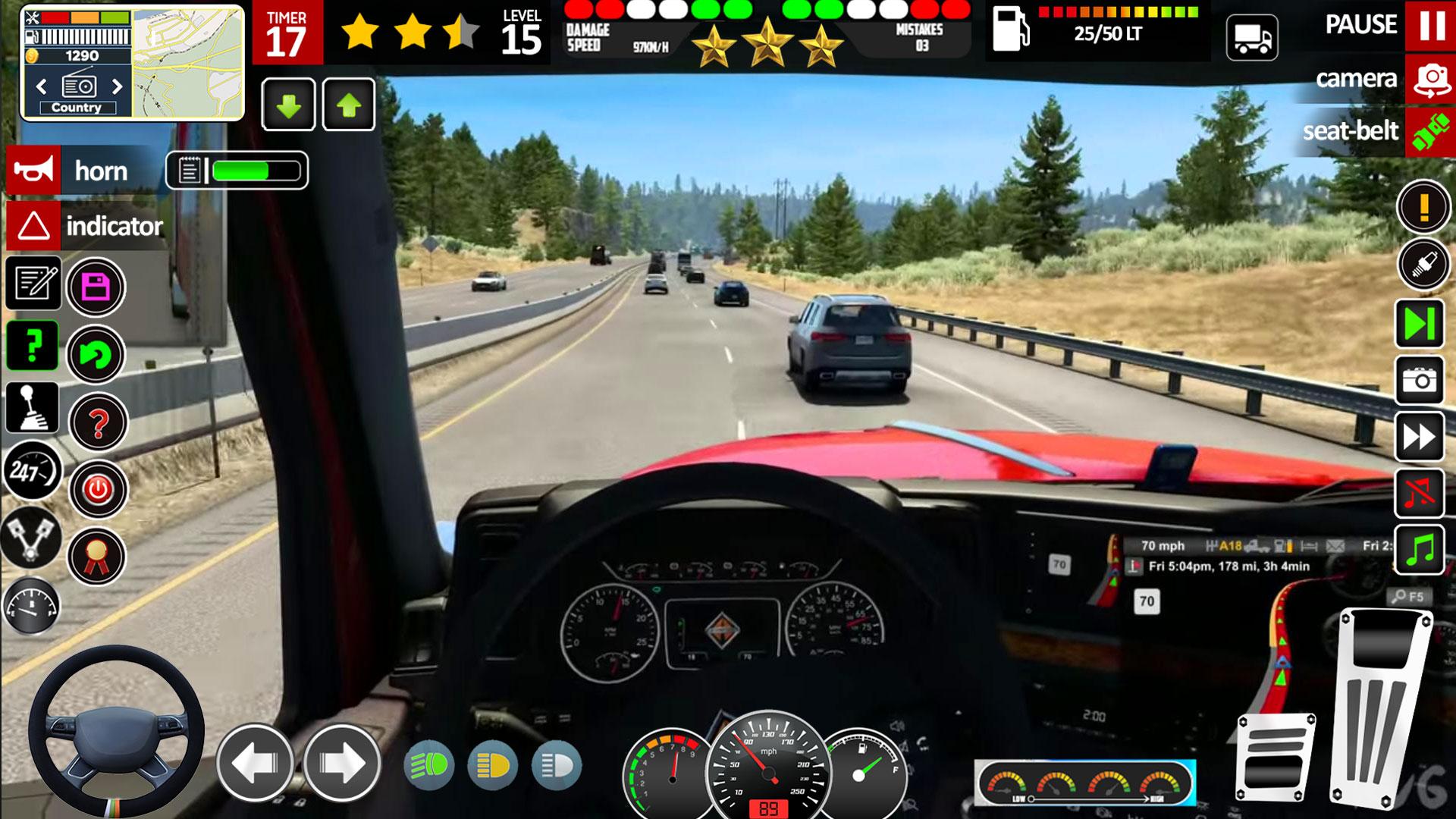The width and height of the screenshot is (1456, 819).
Task: Take a screenshot with the camera icon
Action: pos(1420,380)
